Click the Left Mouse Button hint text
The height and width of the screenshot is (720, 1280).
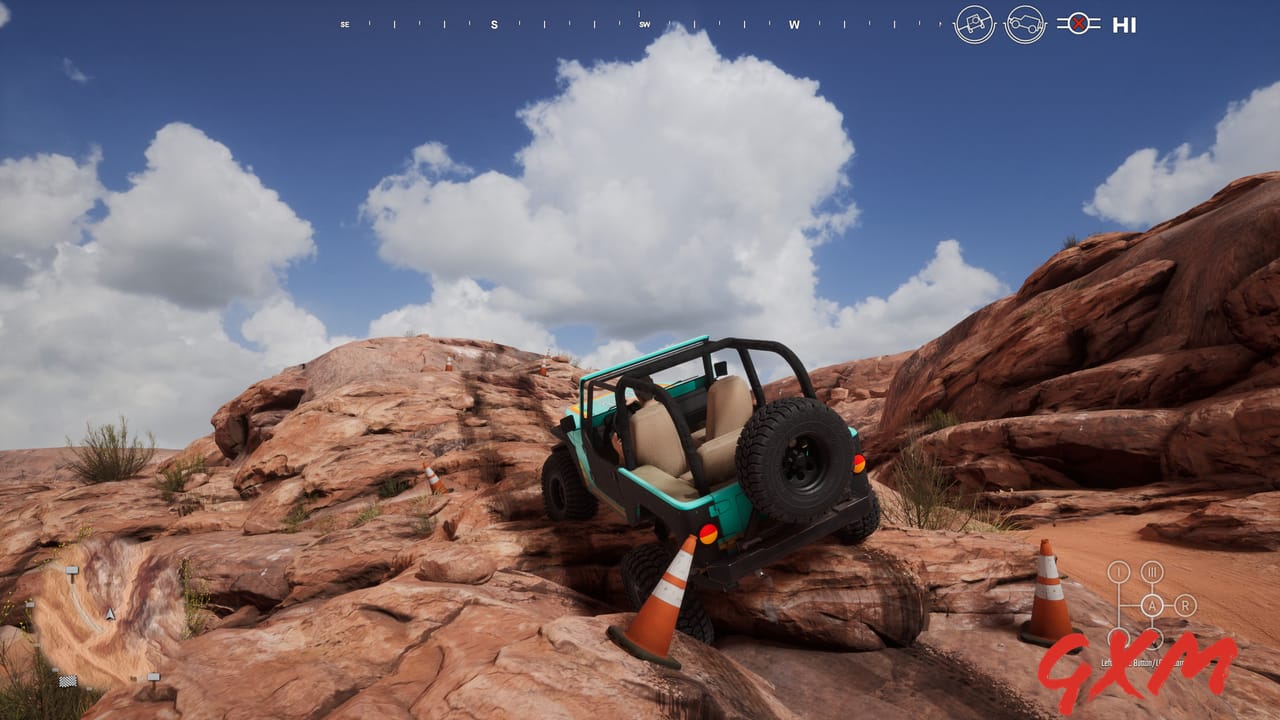[1142, 661]
